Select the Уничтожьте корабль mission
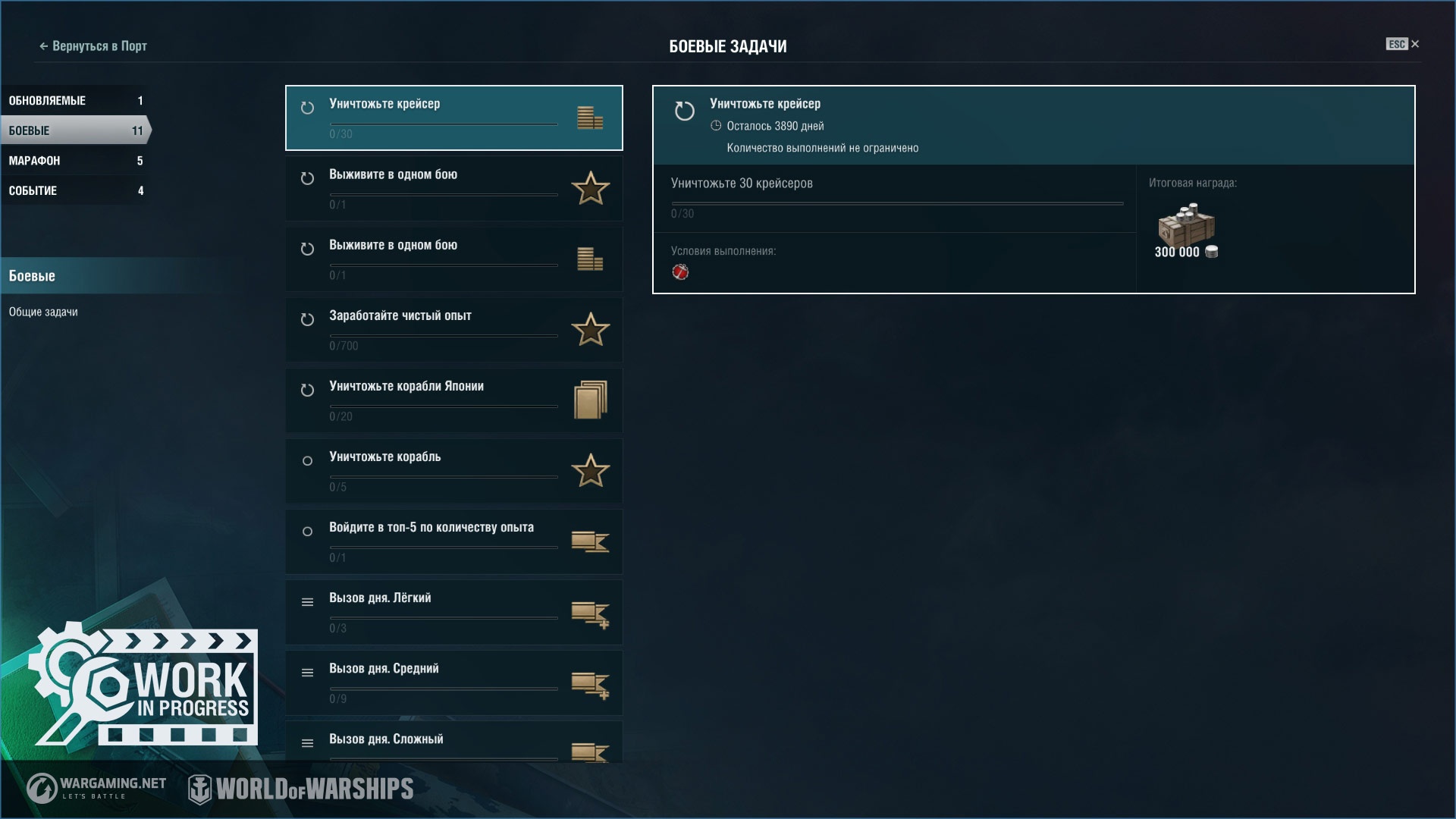Image resolution: width=1456 pixels, height=819 pixels. 453,470
